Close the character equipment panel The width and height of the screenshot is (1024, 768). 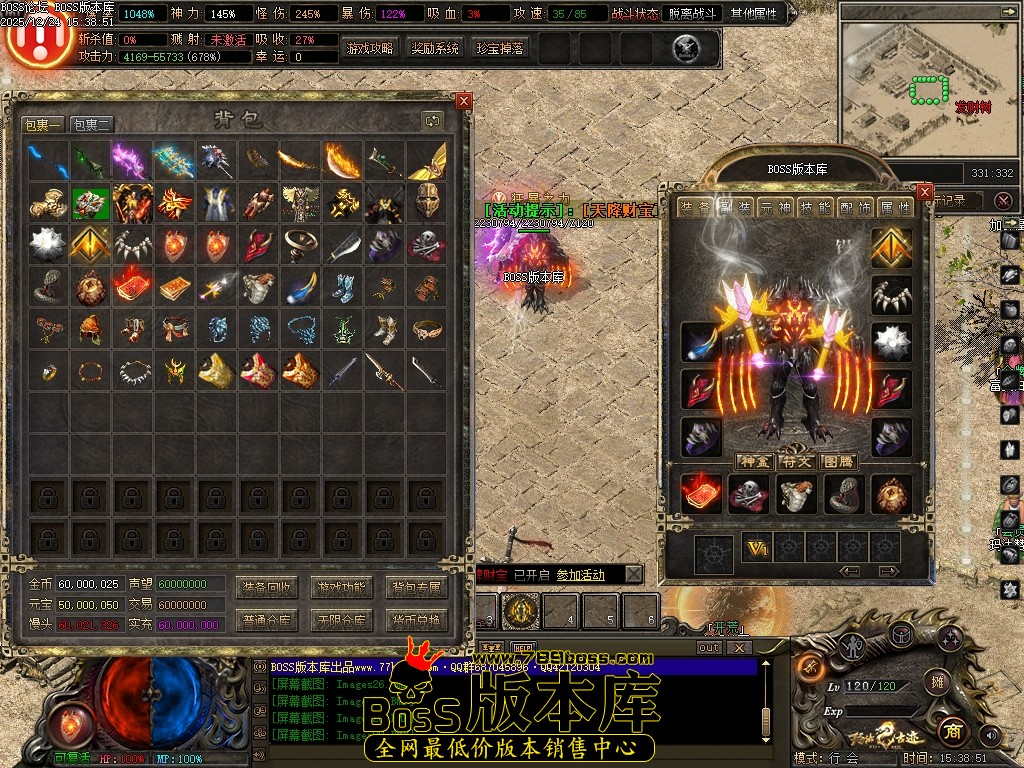click(x=925, y=191)
